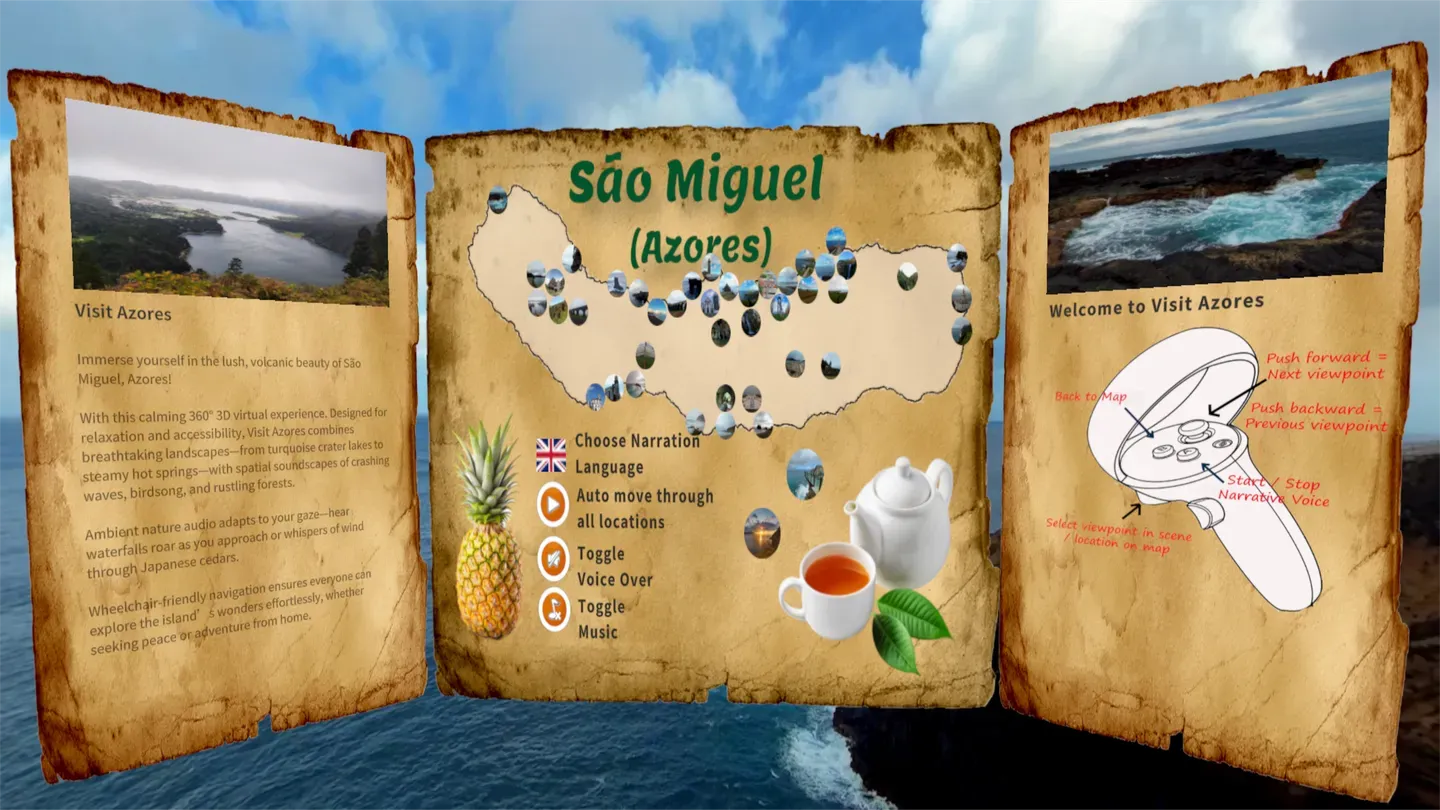Viewport: 1440px width, 810px height.
Task: Open the sunset beach thumbnail below the map
Action: pyautogui.click(x=761, y=534)
